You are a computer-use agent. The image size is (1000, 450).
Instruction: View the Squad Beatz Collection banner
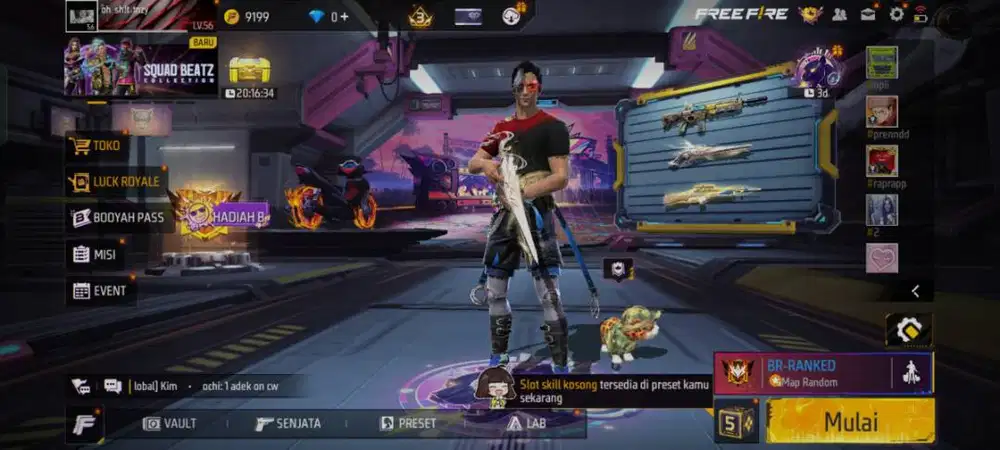point(140,67)
